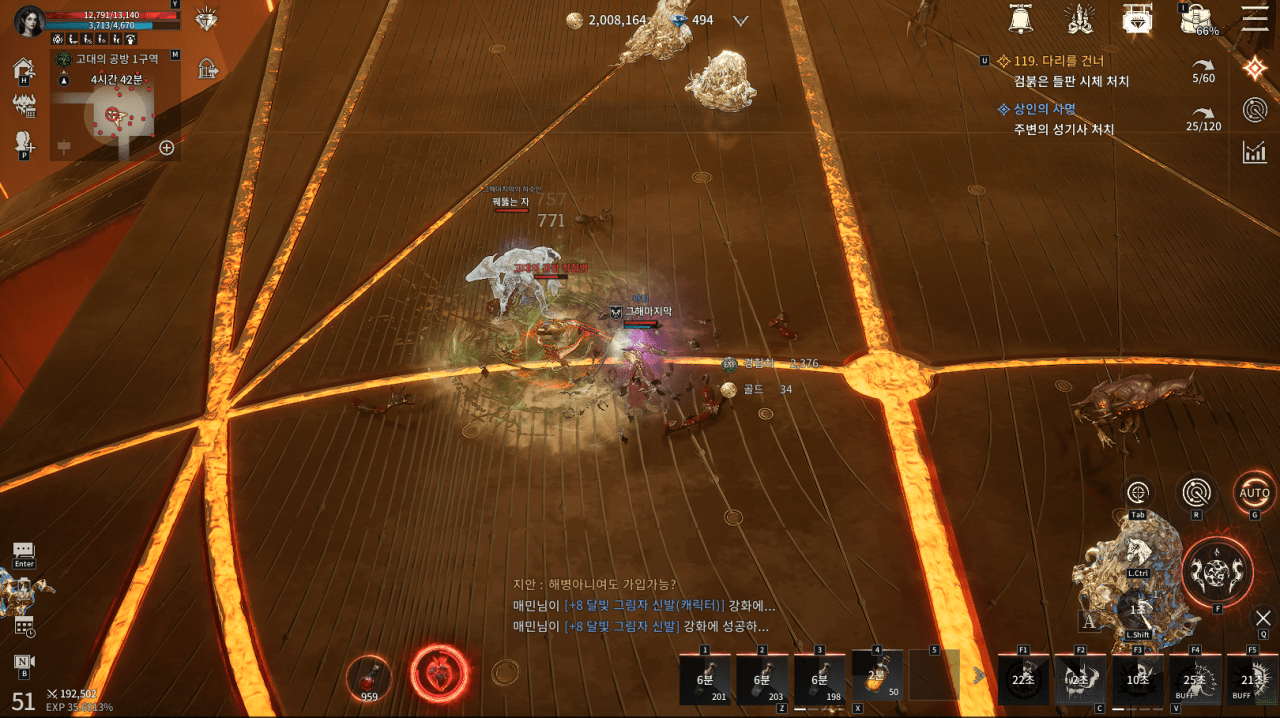
Task: Expand the dropdown arrow beside currency
Action: point(741,20)
